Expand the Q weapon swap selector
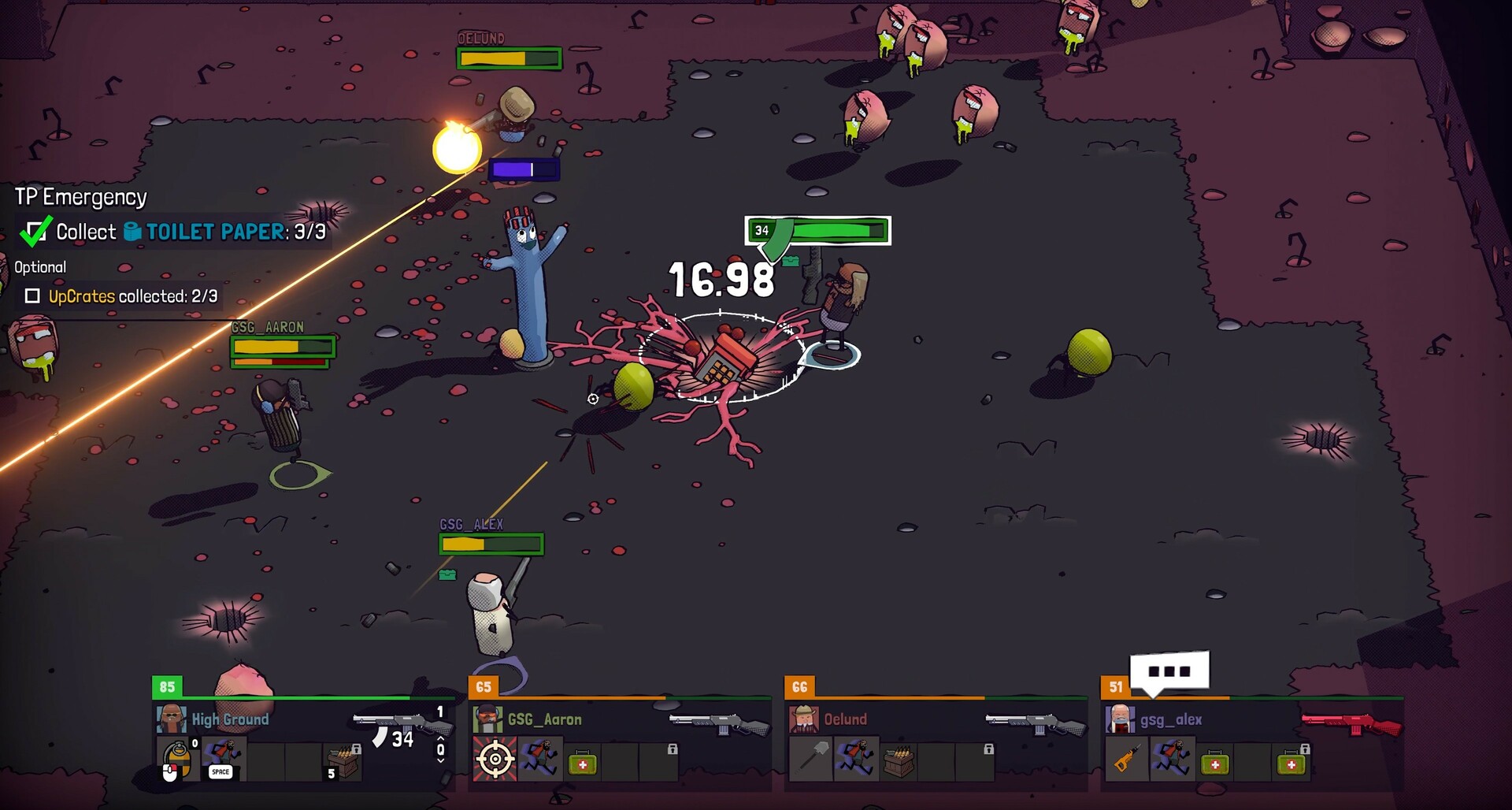Viewport: 1512px width, 810px height. click(x=440, y=749)
